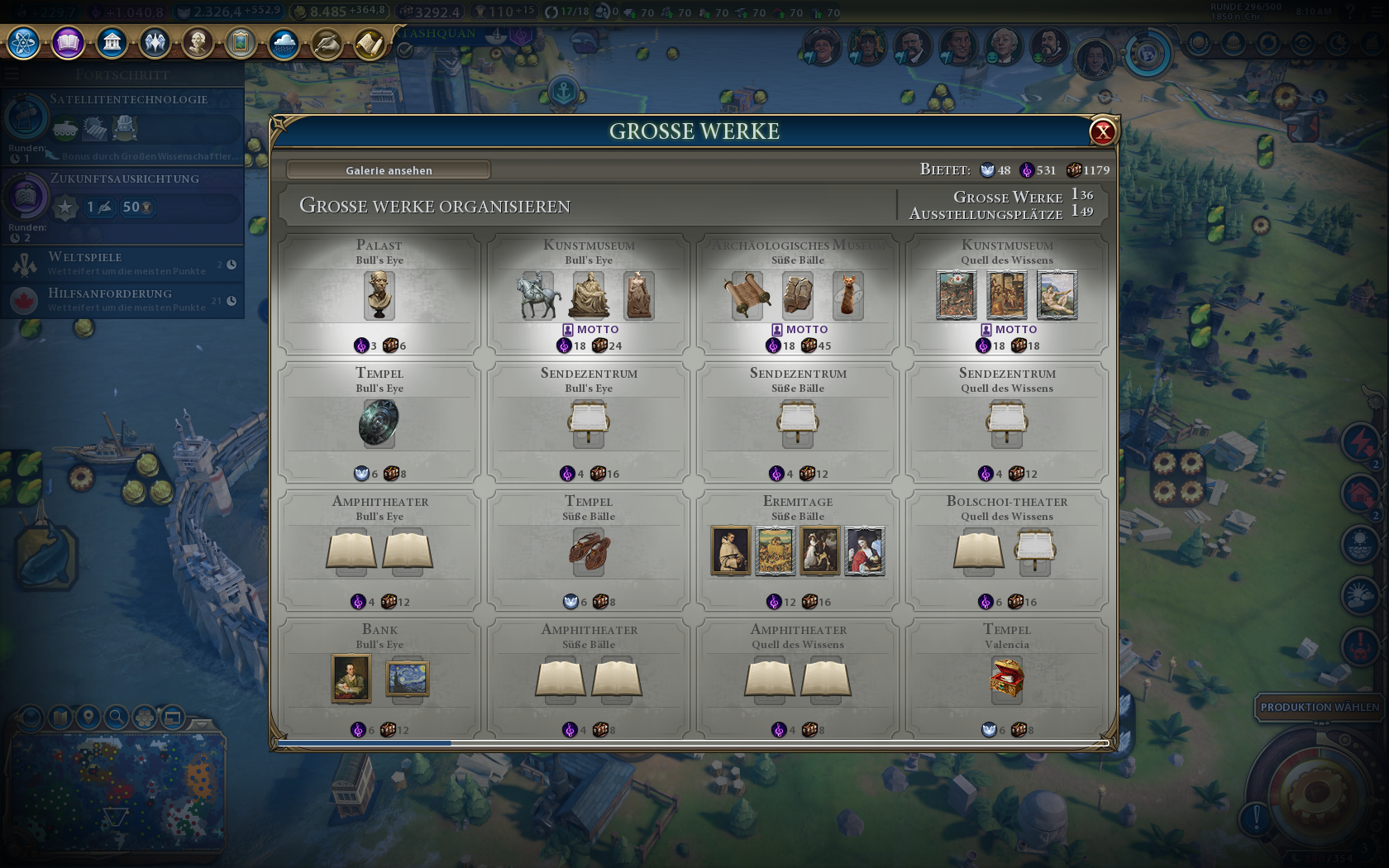Click the minimap
The image size is (1389, 868).
point(116,794)
